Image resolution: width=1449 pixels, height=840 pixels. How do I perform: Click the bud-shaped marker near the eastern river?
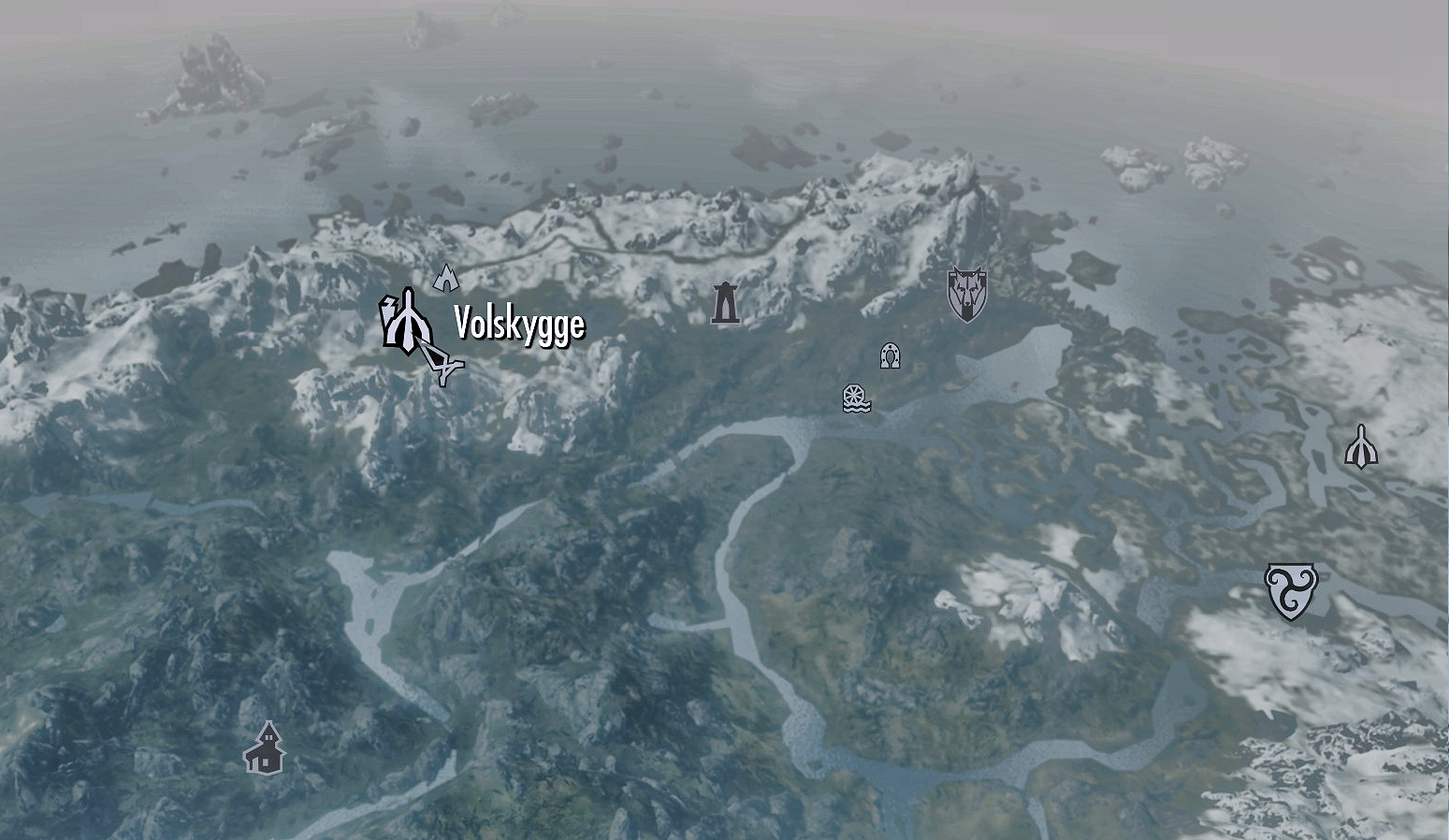(1362, 447)
